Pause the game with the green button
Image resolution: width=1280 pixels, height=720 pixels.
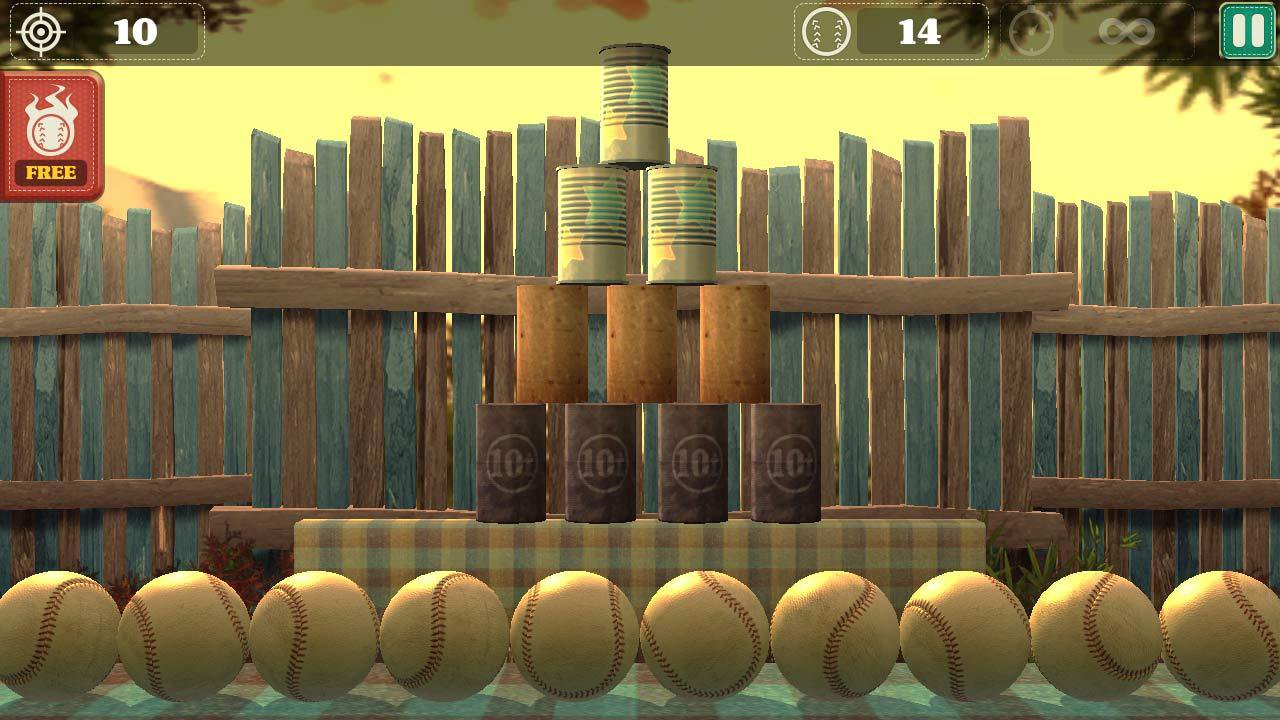1247,31
